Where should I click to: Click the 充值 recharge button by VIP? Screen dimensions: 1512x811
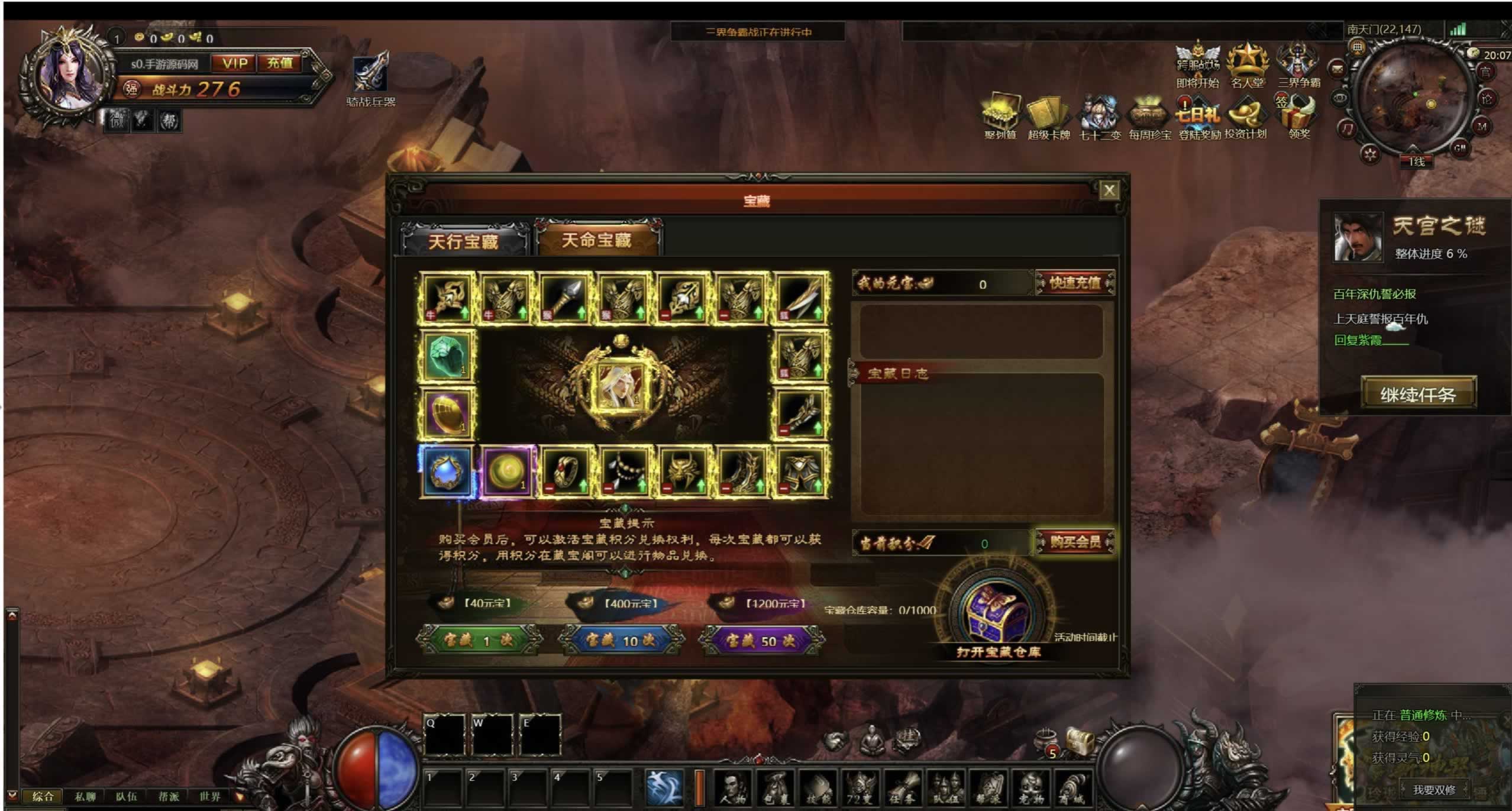(x=280, y=63)
